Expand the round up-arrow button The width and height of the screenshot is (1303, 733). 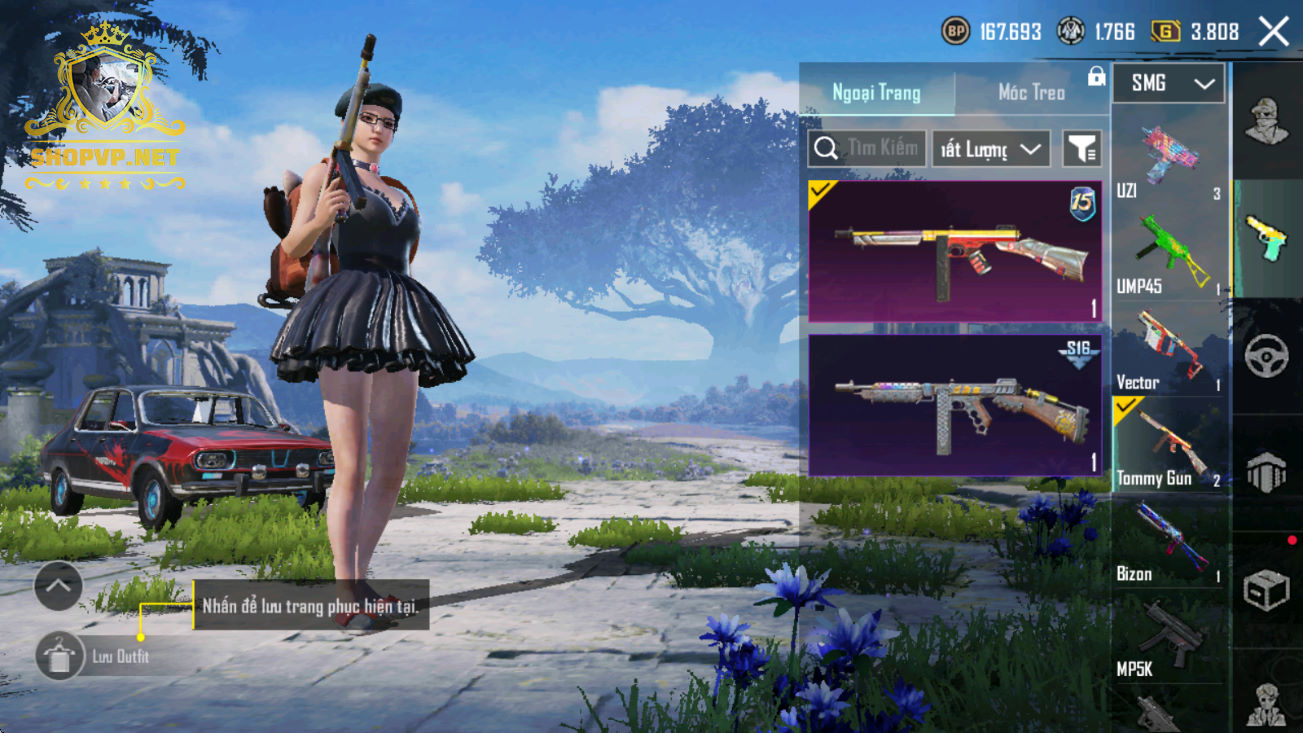58,587
